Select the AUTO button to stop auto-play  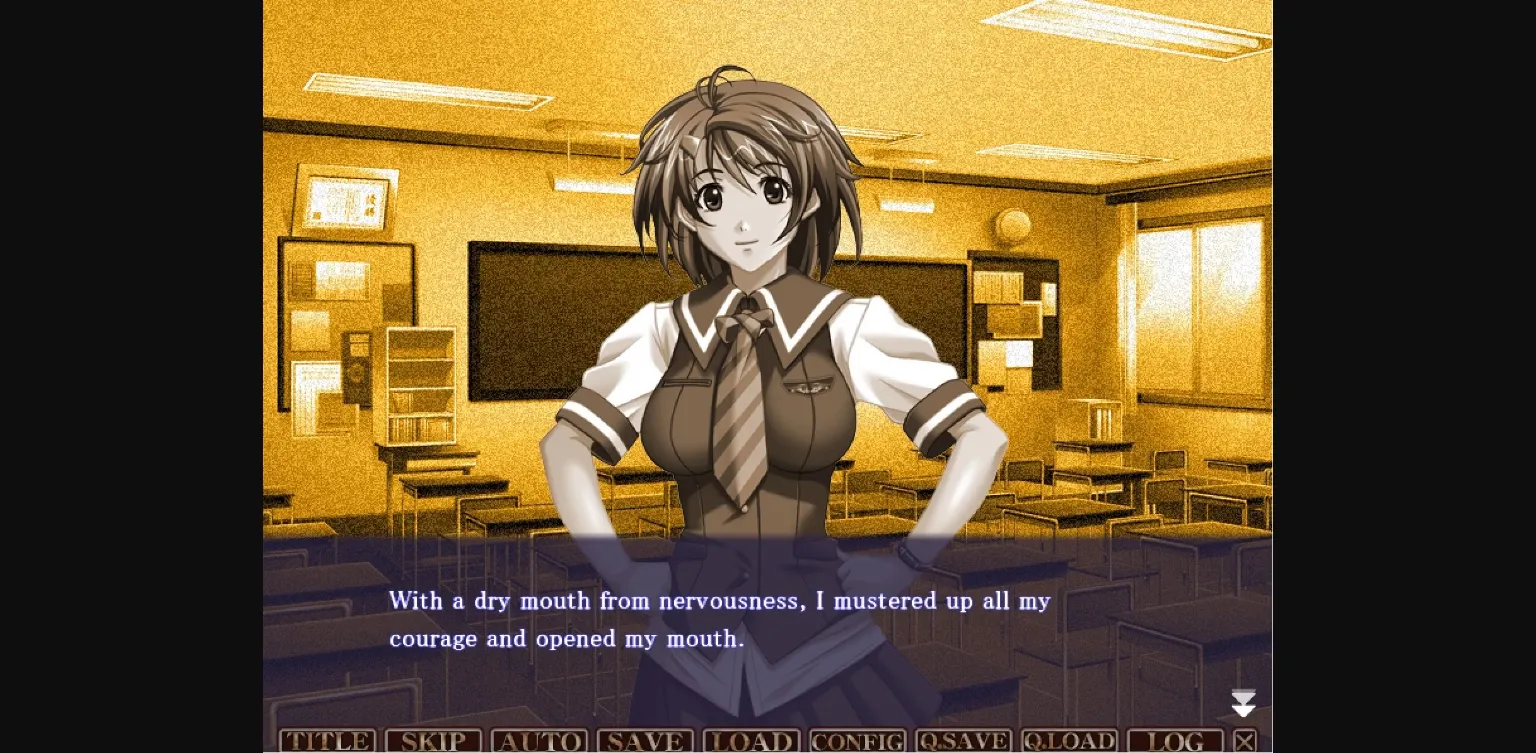[x=540, y=740]
